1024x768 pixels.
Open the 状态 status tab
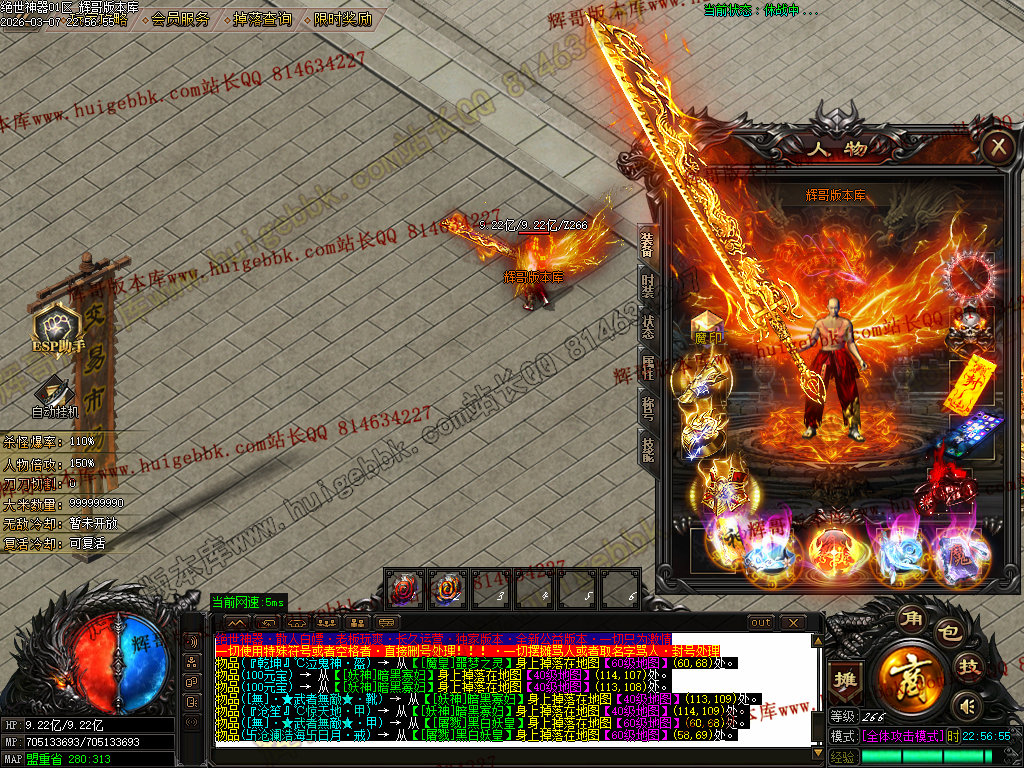pyautogui.click(x=648, y=327)
